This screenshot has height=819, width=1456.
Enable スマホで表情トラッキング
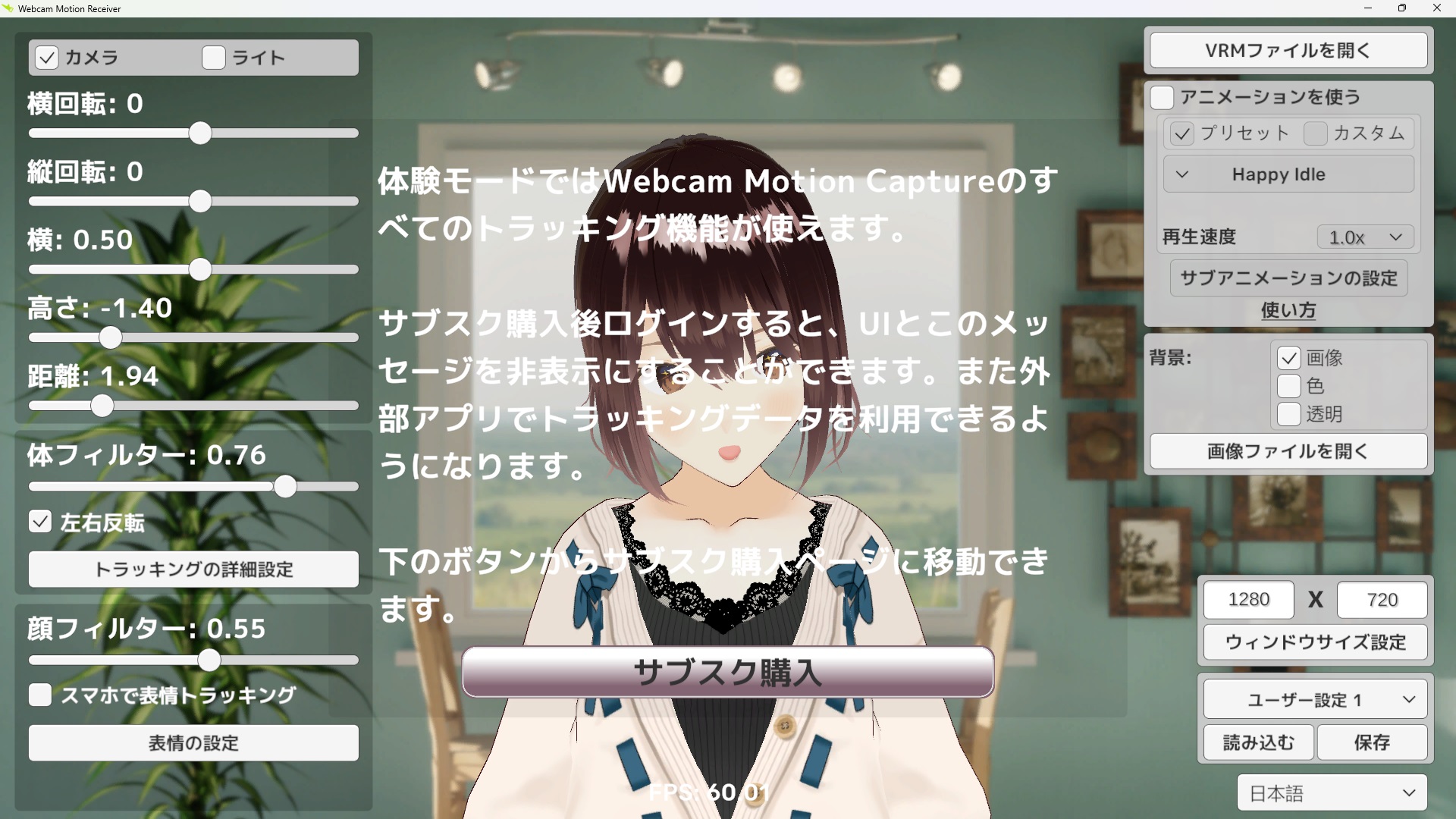39,694
